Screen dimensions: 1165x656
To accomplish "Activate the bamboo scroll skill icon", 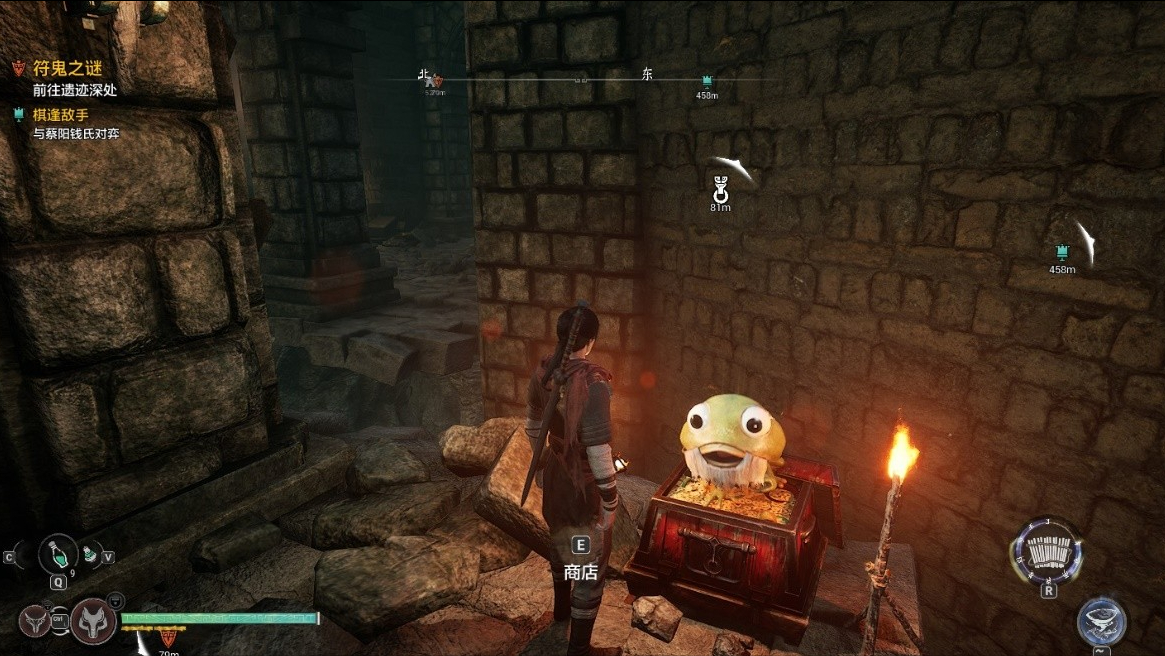I will coord(1047,552).
